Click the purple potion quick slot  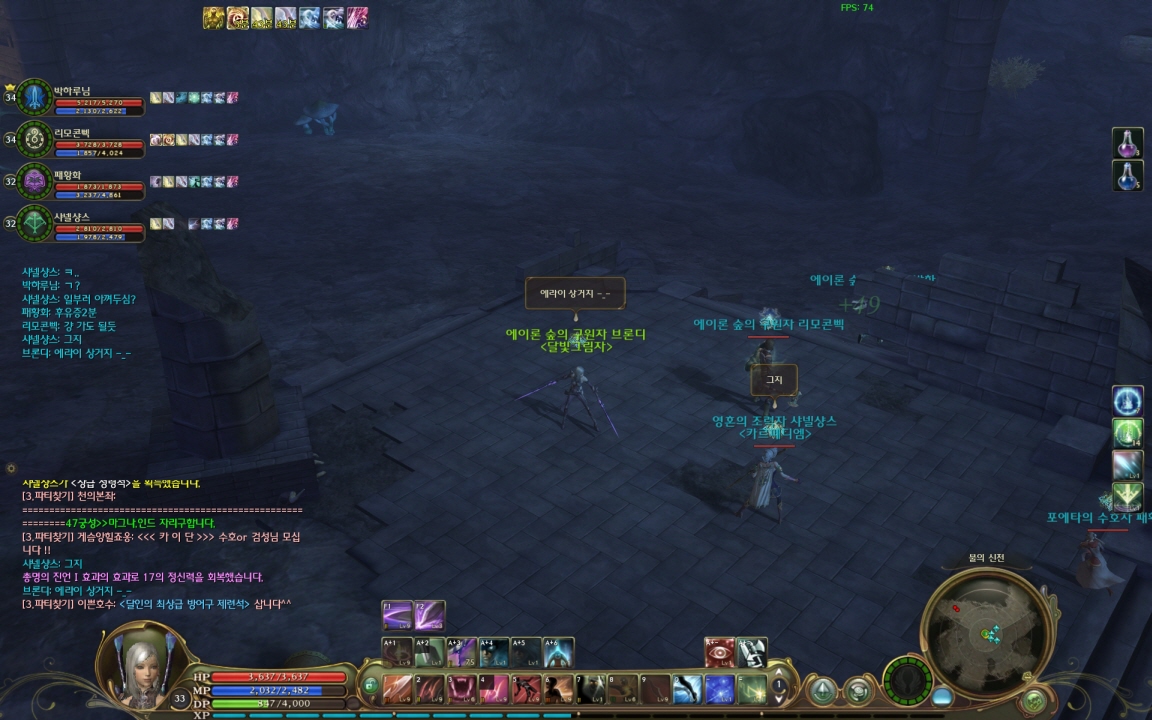click(x=1128, y=143)
